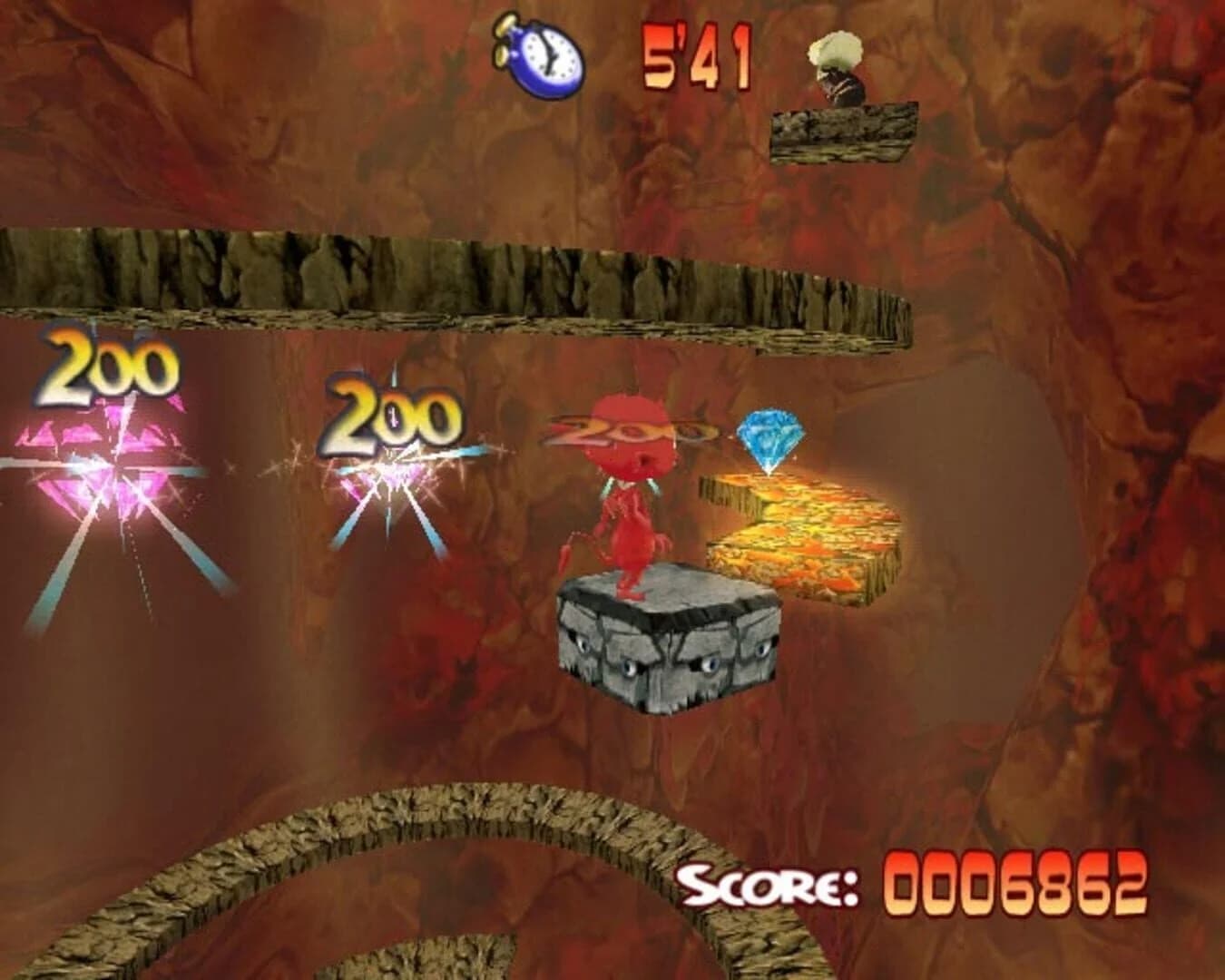Select the red devil character
1225x980 pixels.
(x=635, y=508)
